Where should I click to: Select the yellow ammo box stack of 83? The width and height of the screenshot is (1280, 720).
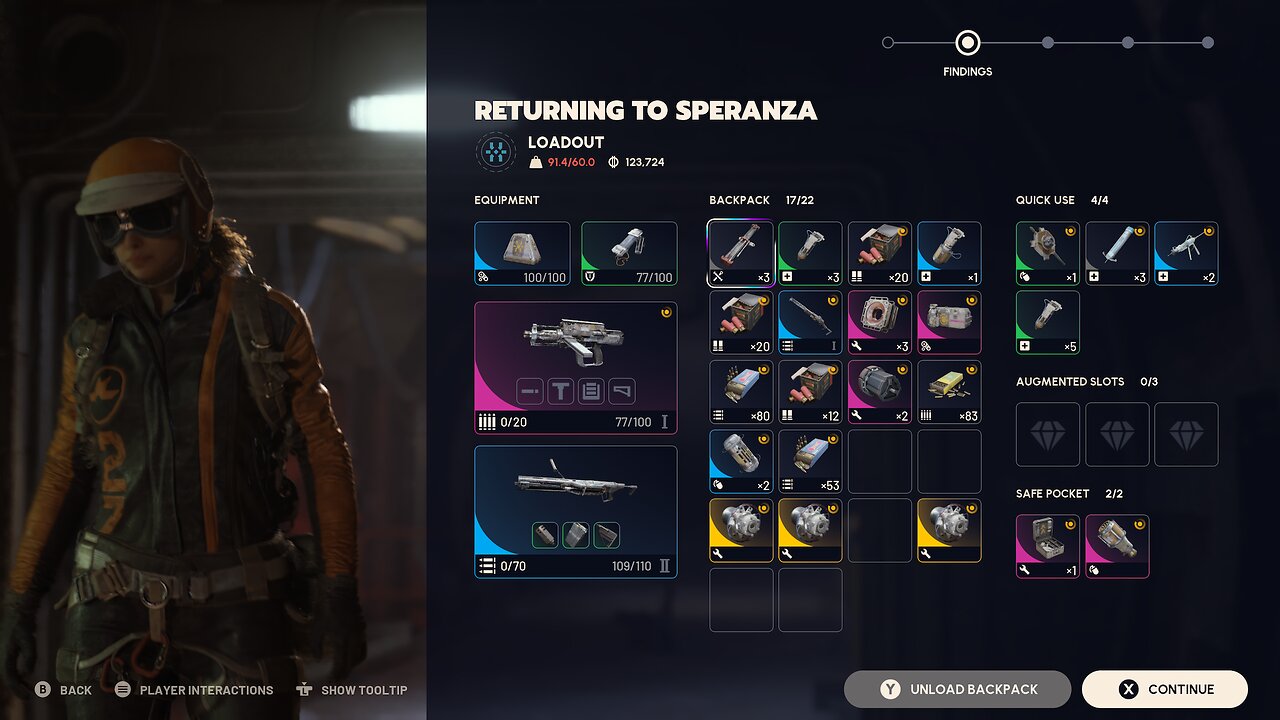tap(949, 392)
